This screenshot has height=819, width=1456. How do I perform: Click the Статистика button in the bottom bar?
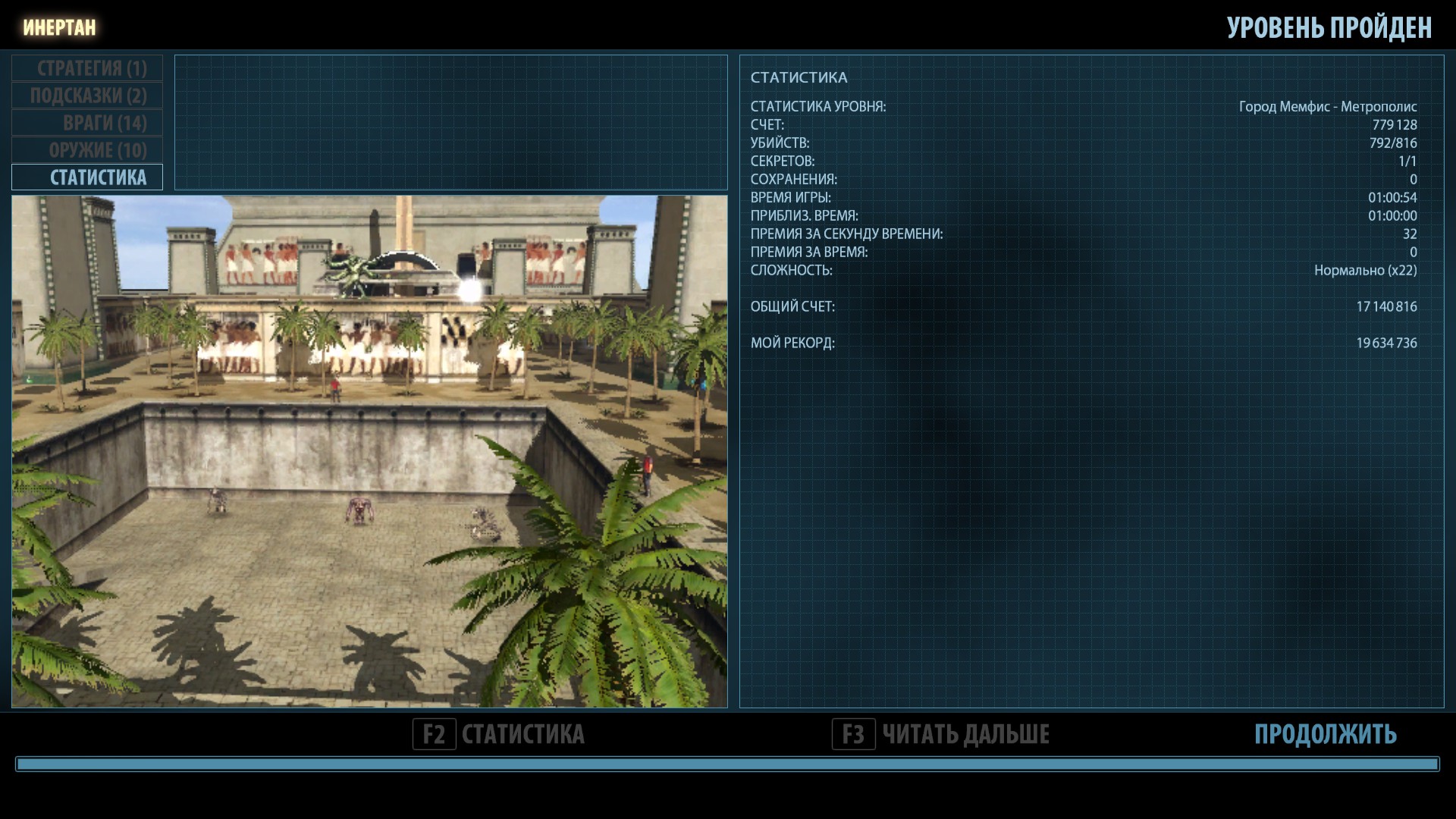point(499,734)
